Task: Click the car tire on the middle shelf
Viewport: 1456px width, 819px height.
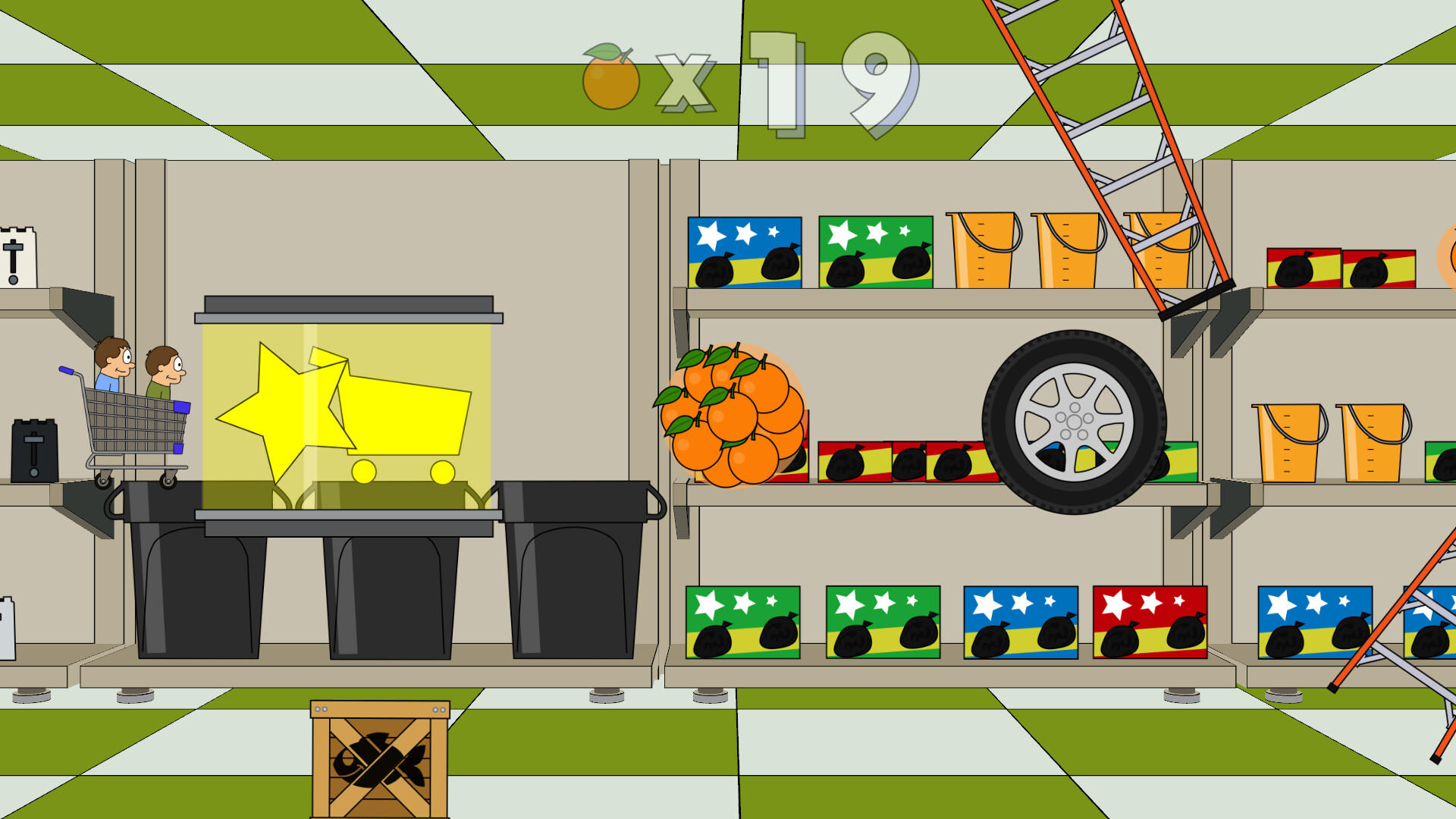Action: (1073, 417)
